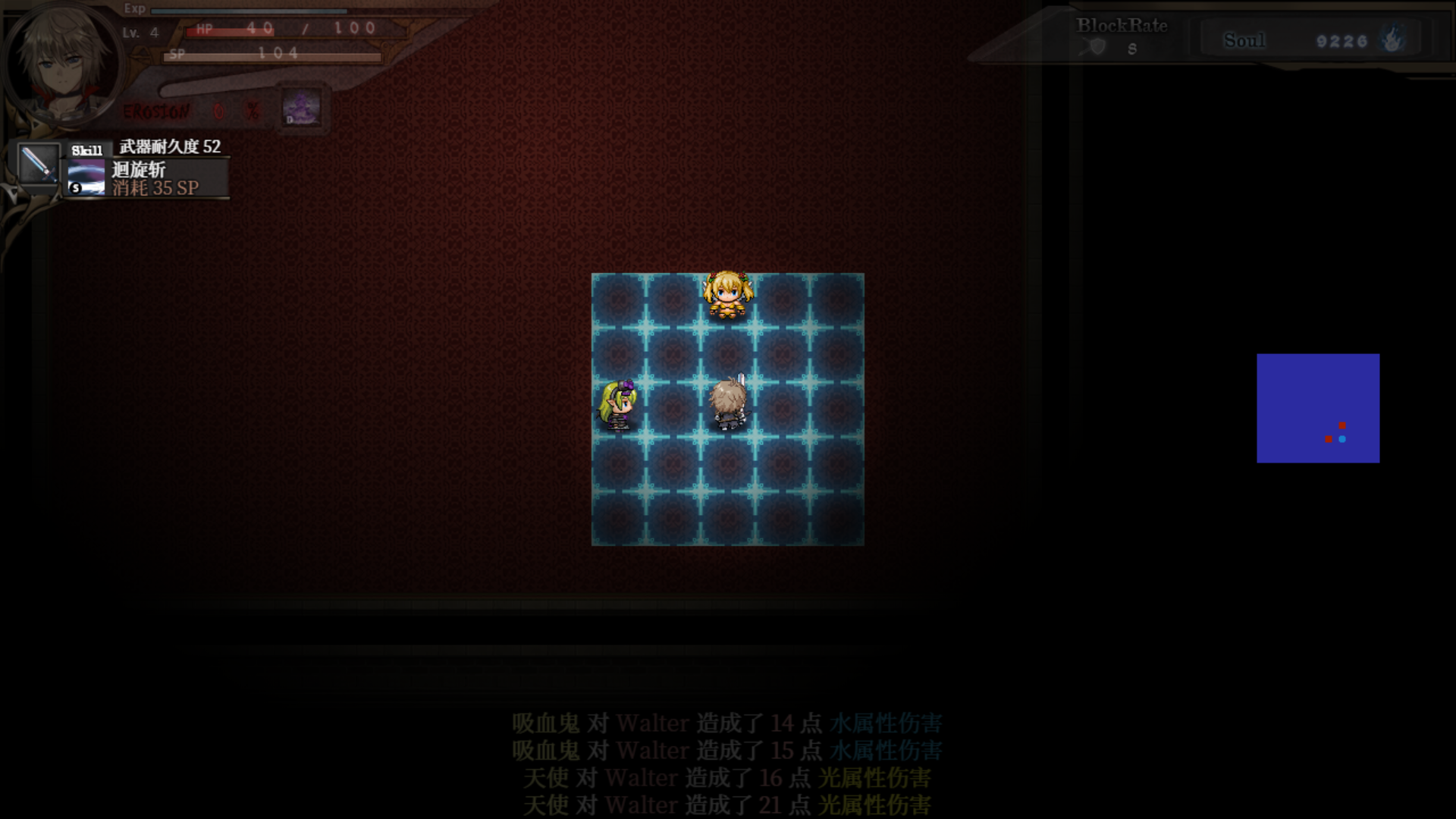
Task: Open the blue dungeon minimap
Action: pos(1318,408)
